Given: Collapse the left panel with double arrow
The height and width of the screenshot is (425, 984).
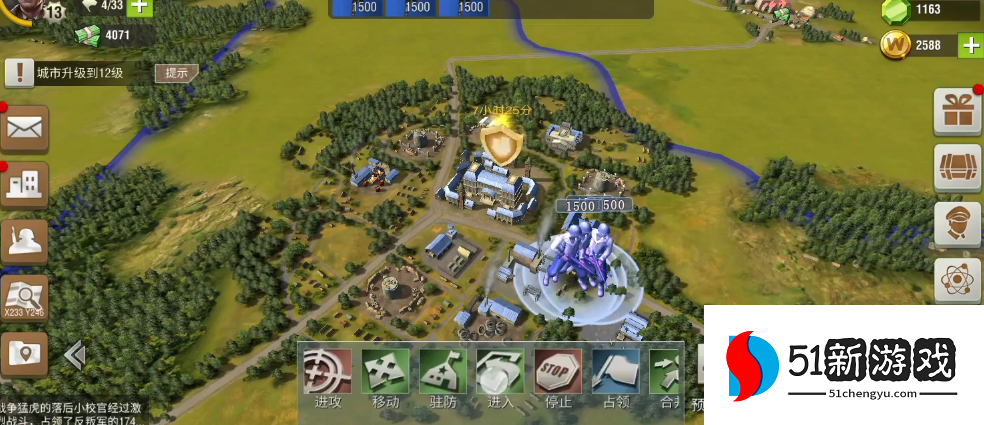Looking at the screenshot, I should click(73, 355).
